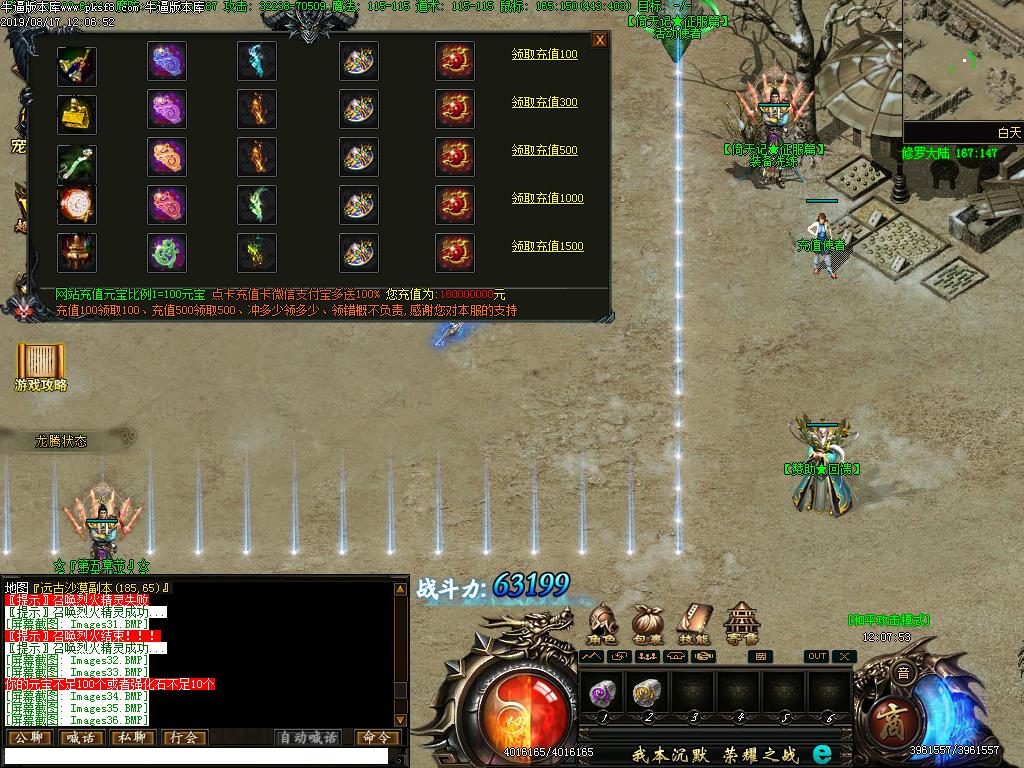Switch chat to 行会 guild channel
Viewport: 1024px width, 768px height.
(183, 738)
